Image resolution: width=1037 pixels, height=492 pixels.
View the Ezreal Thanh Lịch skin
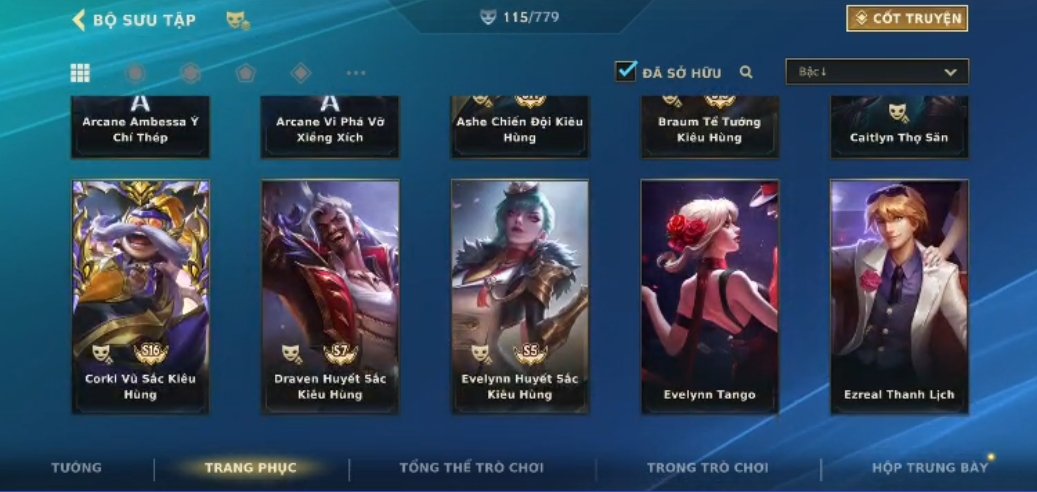point(899,296)
